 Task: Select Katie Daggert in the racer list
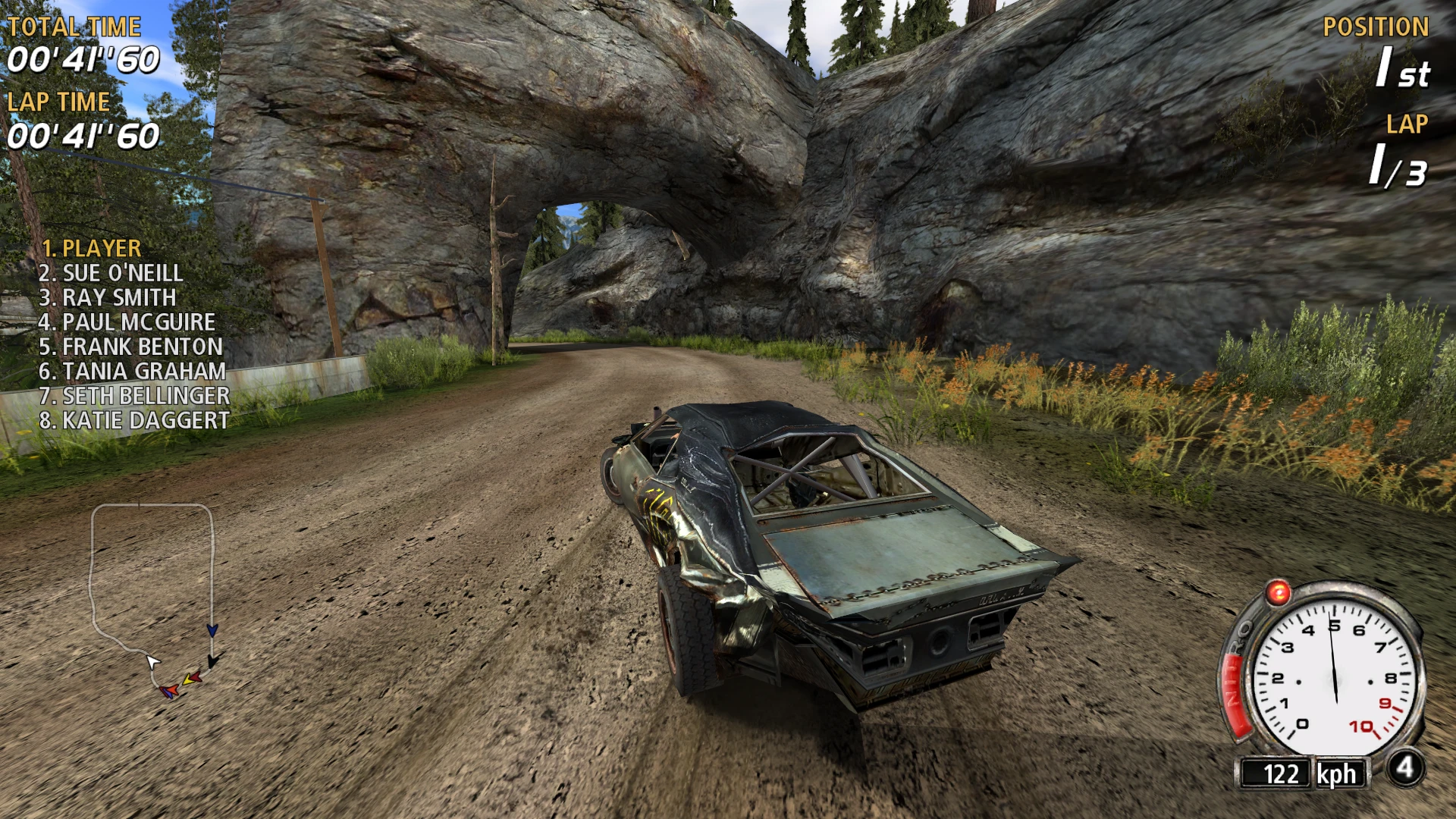(134, 420)
